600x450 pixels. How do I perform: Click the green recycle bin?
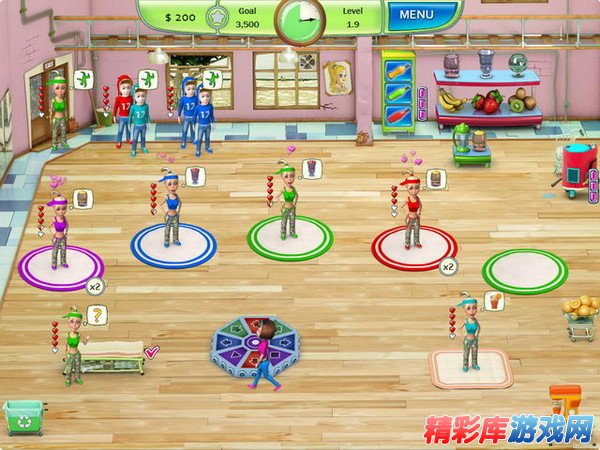click(24, 417)
